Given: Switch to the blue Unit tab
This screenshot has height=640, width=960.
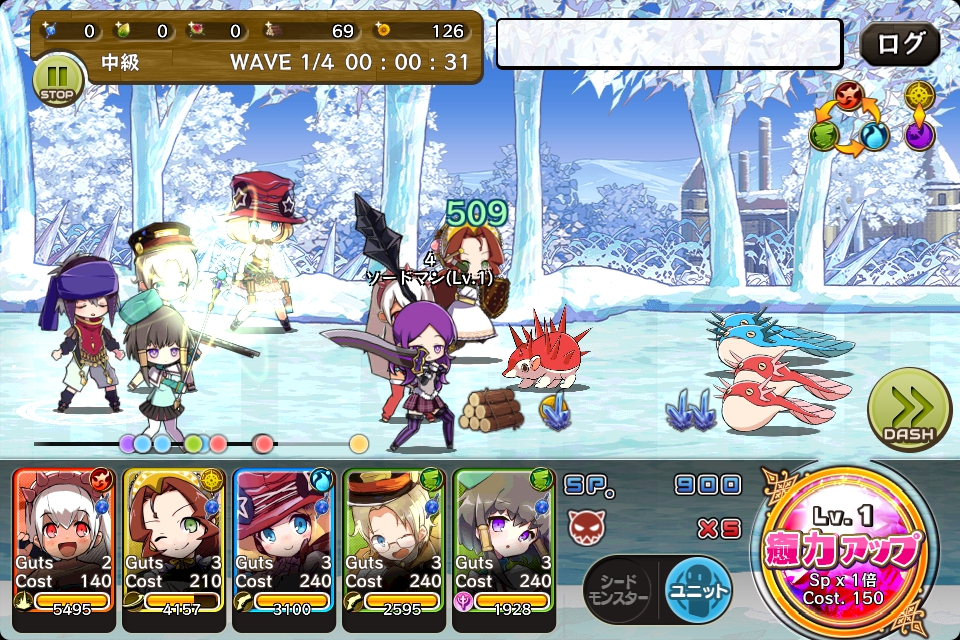Looking at the screenshot, I should (x=698, y=588).
